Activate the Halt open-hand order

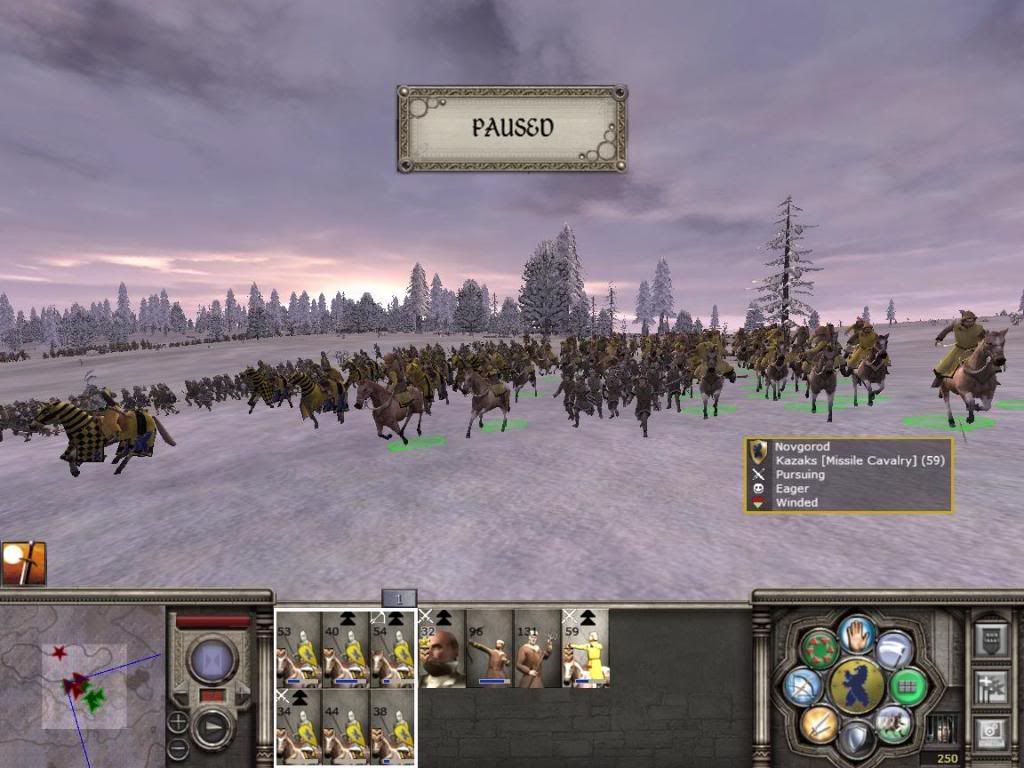[857, 633]
